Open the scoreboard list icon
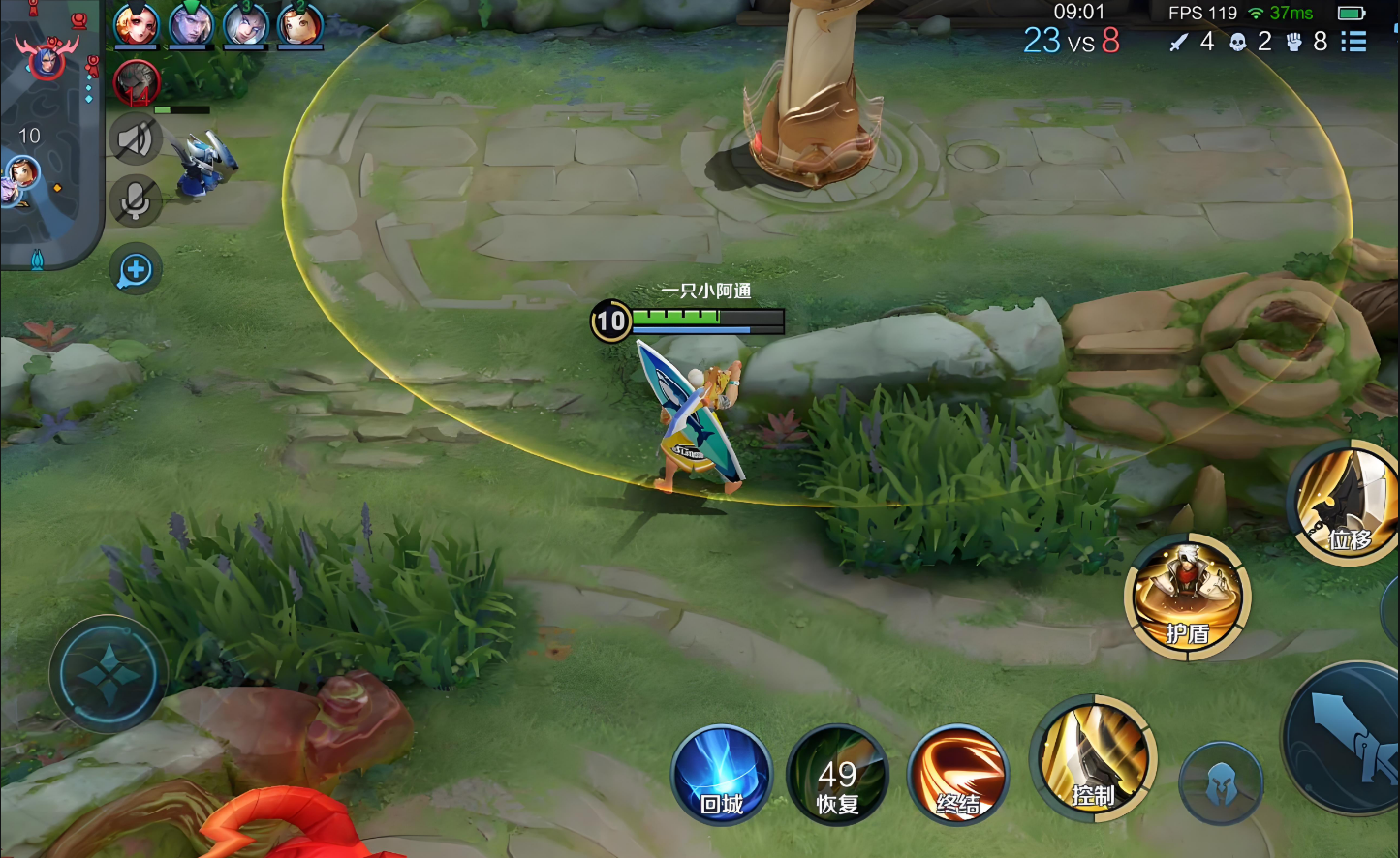This screenshot has height=858, width=1400. pyautogui.click(x=1353, y=42)
